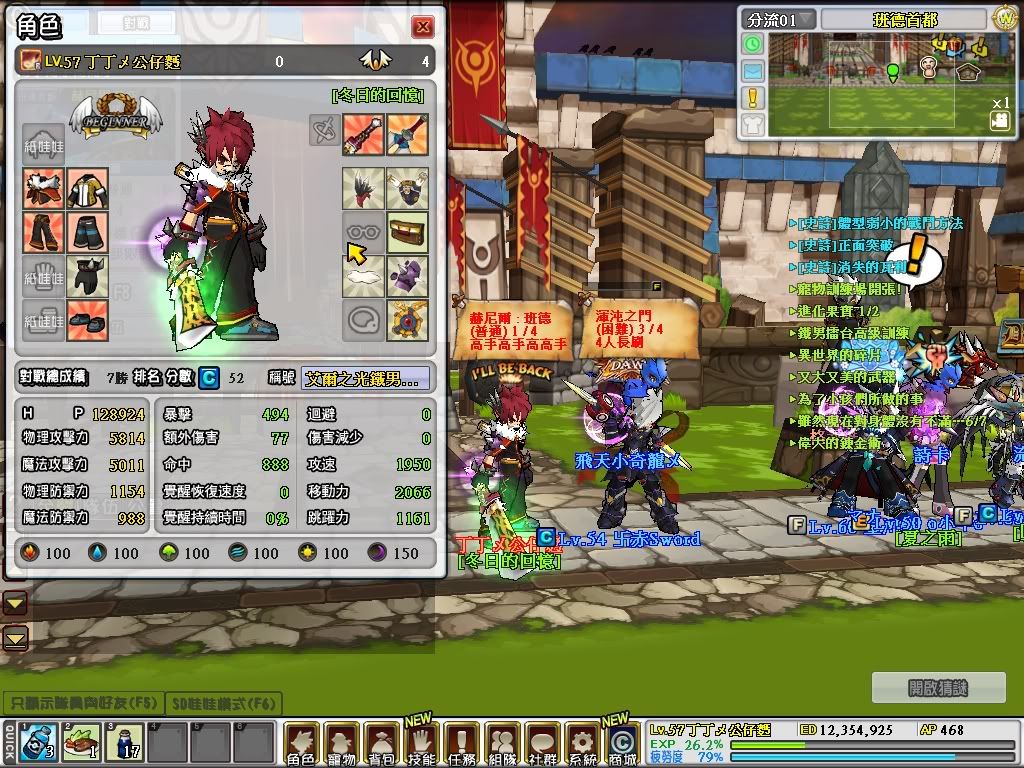The height and width of the screenshot is (768, 1024).
Task: Open the 組隊 party menu
Action: click(502, 744)
